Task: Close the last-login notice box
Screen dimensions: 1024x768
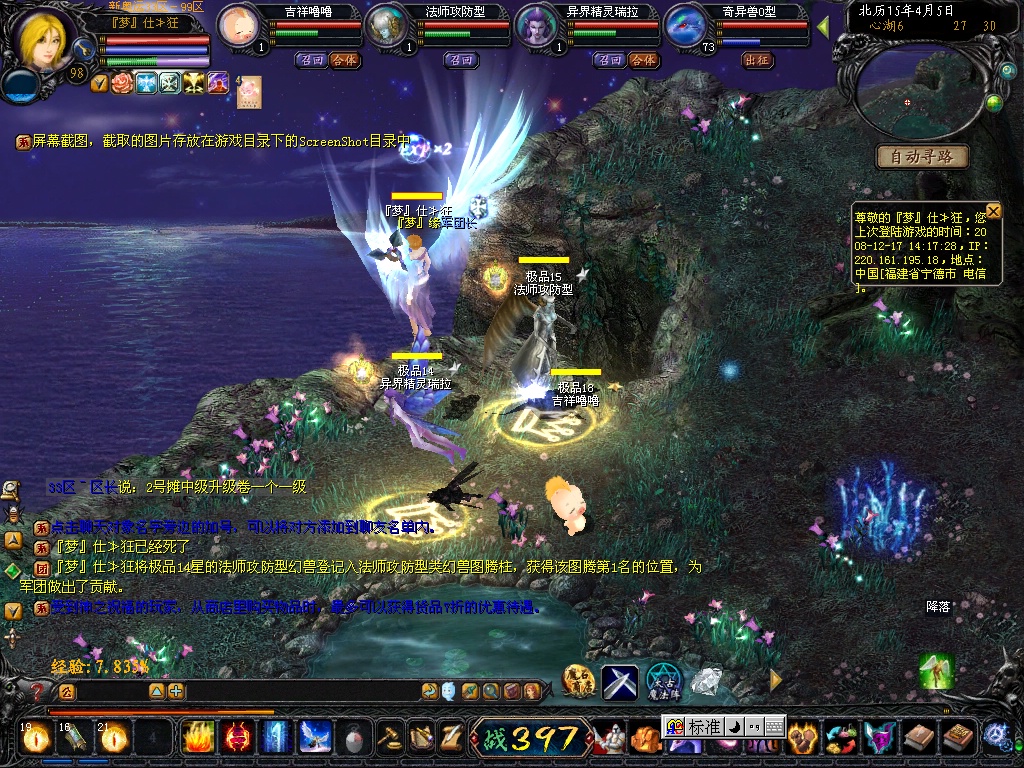Action: click(x=993, y=211)
